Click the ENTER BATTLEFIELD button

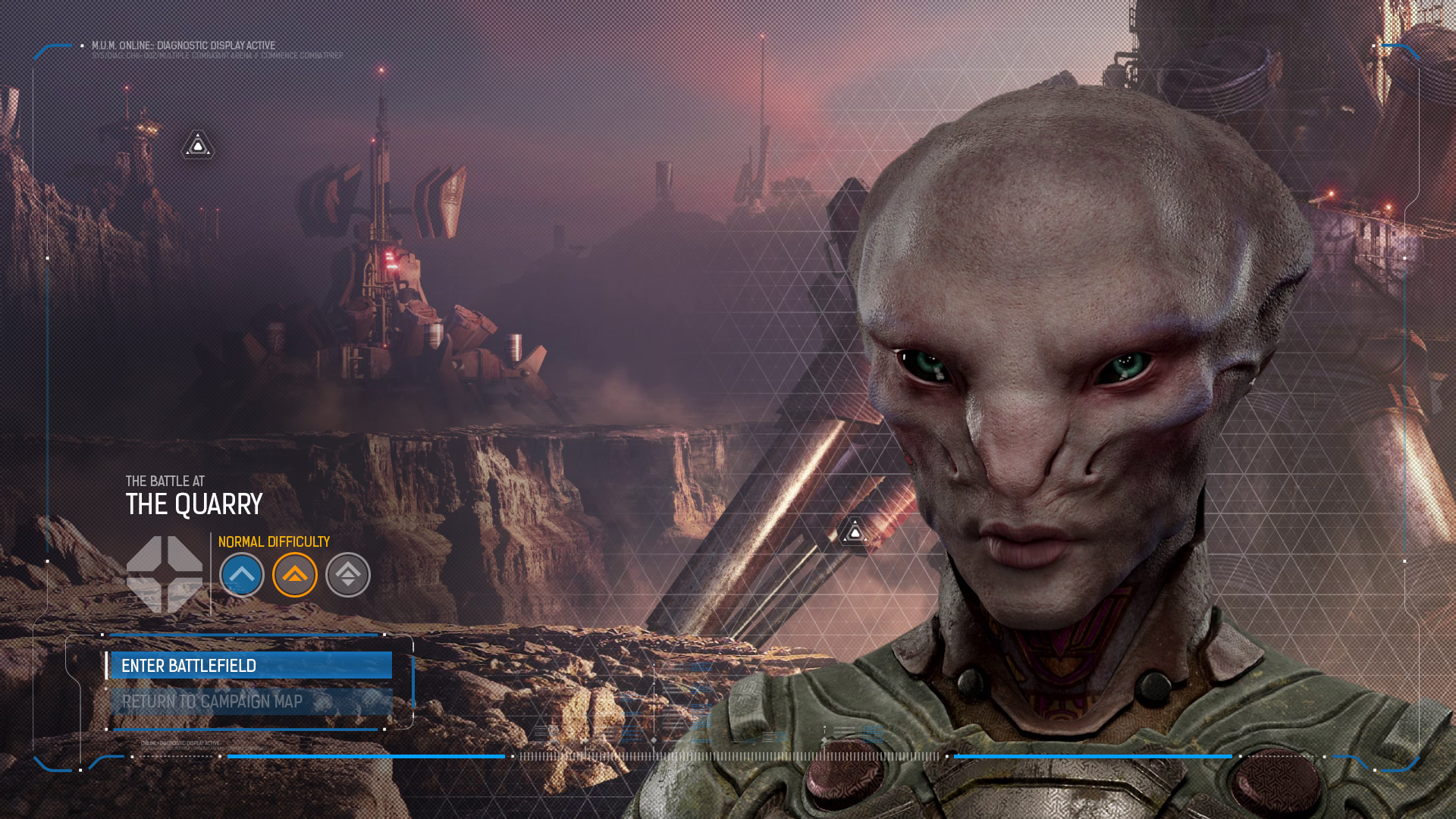pos(250,665)
